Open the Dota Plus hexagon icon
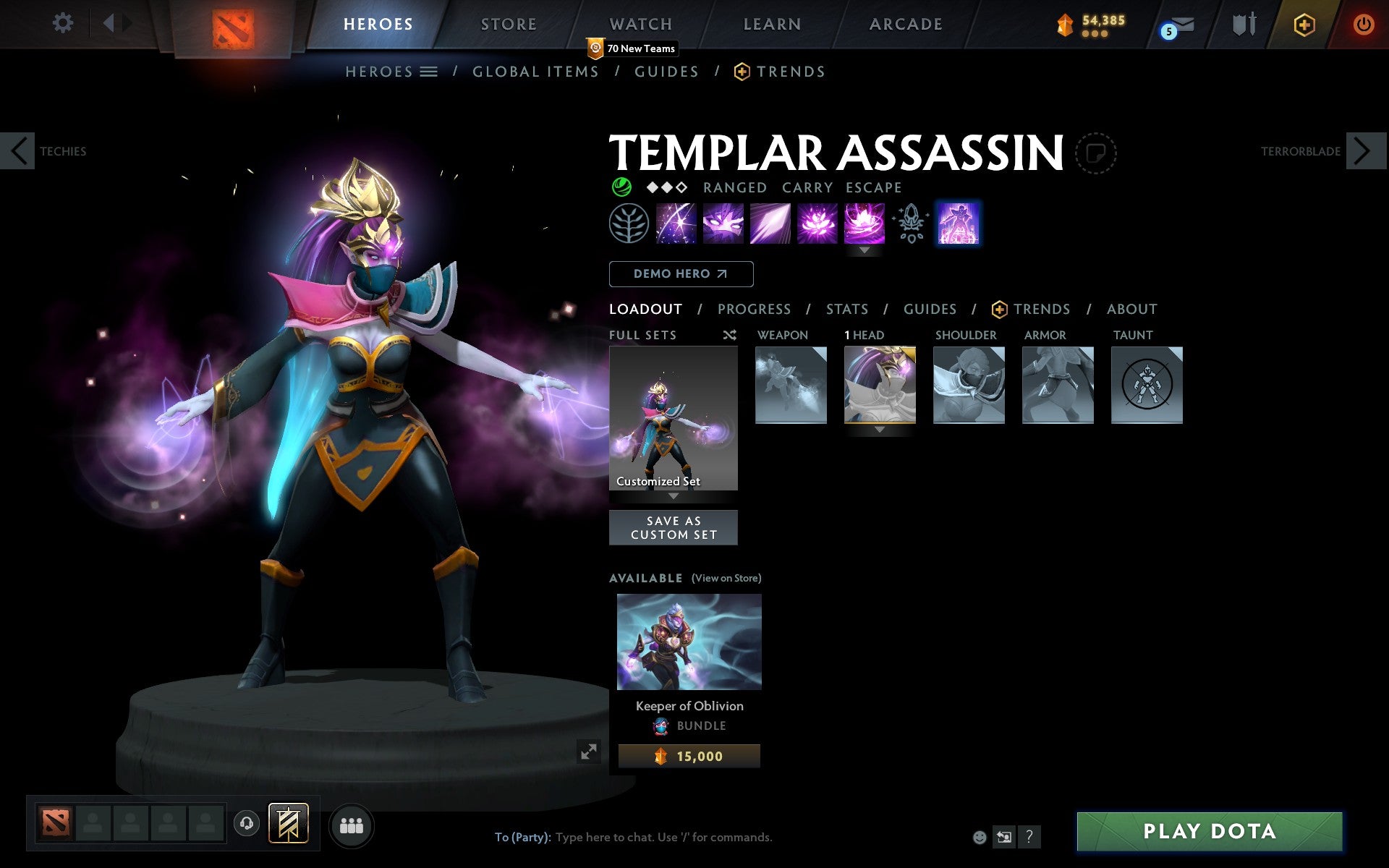Image resolution: width=1389 pixels, height=868 pixels. tap(1304, 24)
